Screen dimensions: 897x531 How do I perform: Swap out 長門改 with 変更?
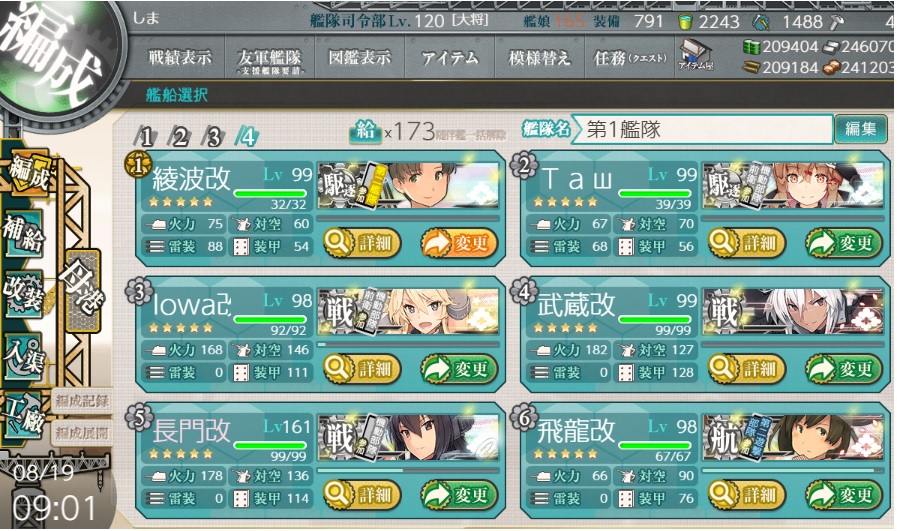(x=458, y=494)
